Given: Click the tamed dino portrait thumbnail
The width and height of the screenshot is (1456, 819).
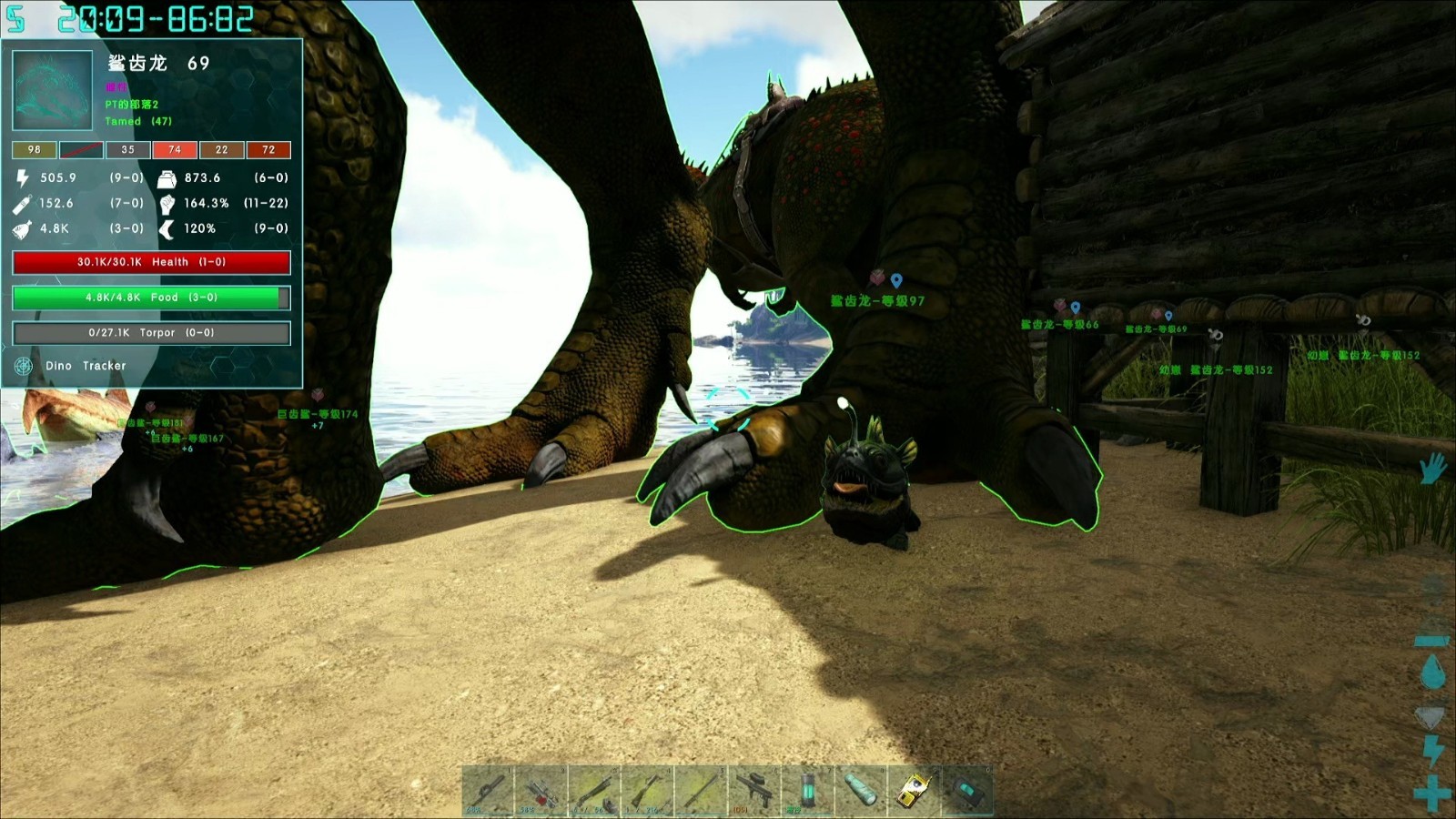Looking at the screenshot, I should pos(52,90).
